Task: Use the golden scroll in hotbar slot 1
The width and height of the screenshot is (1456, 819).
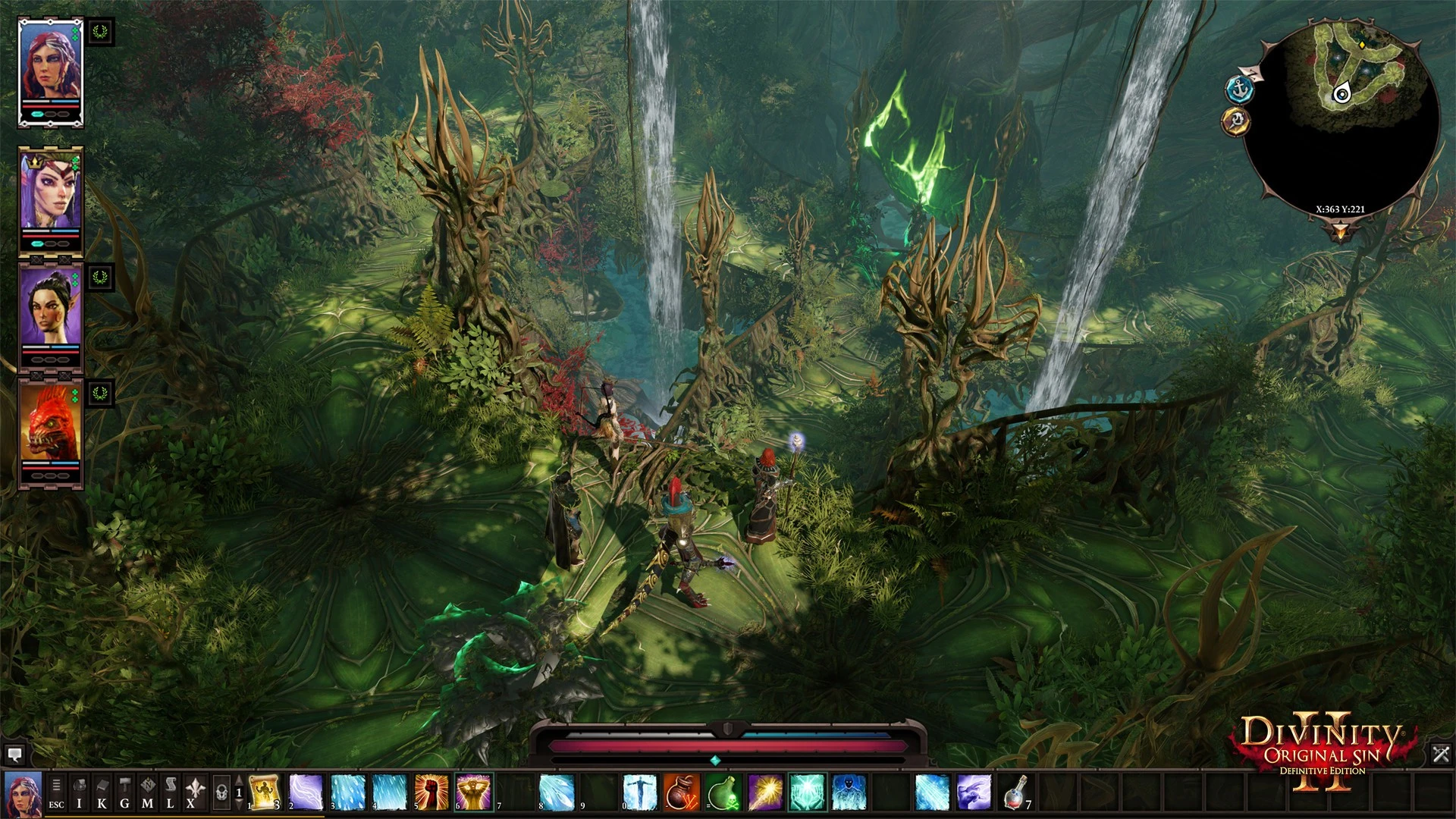Action: (x=264, y=792)
